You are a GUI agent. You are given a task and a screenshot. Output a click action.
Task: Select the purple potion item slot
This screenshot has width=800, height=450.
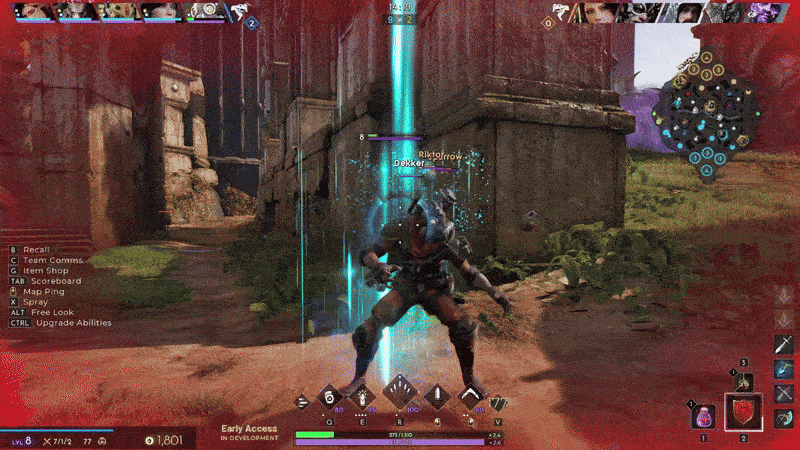[703, 416]
